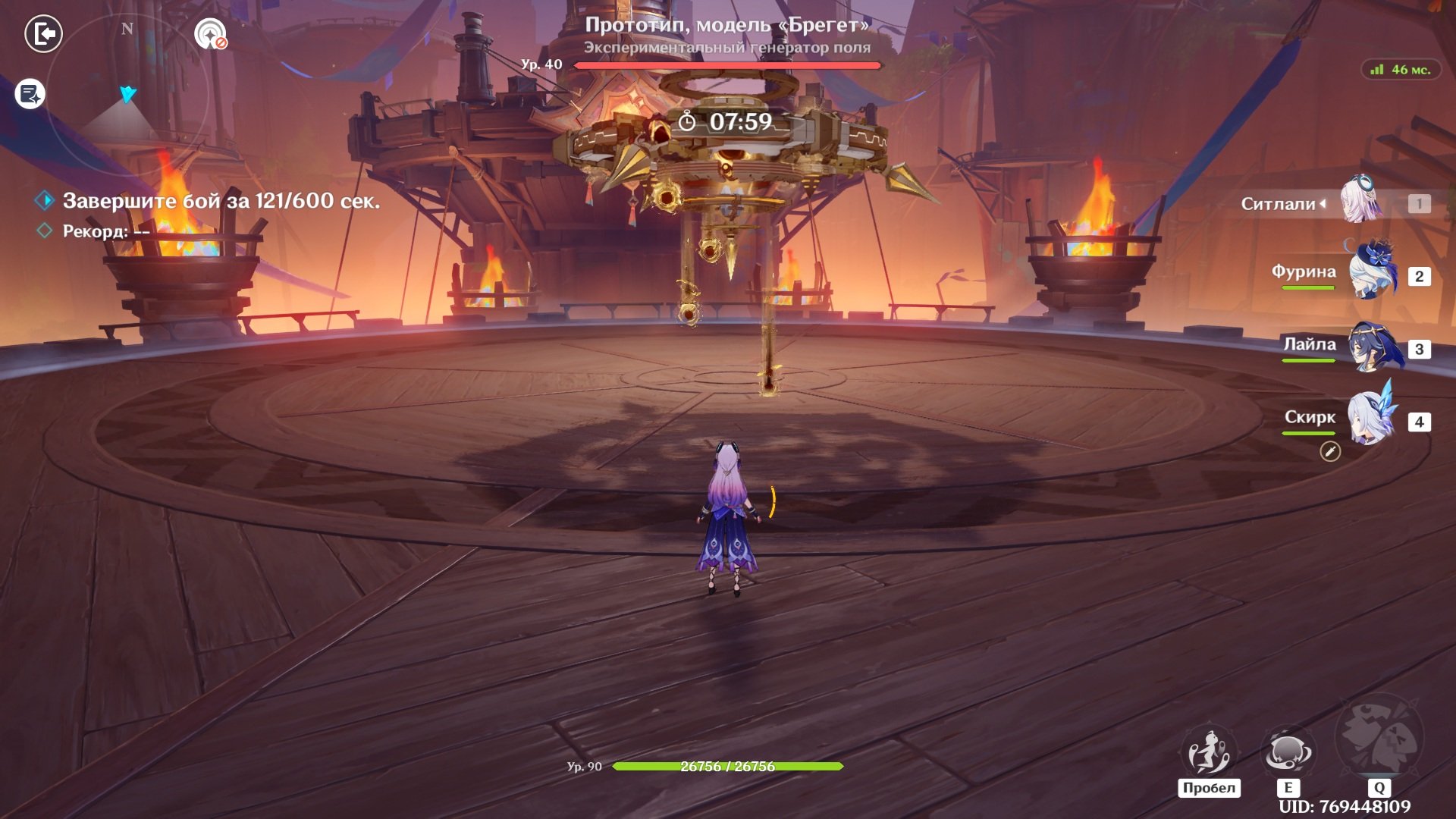Click the small weapon icon under Скирк
Screen dimensions: 1456x819
1330,452
